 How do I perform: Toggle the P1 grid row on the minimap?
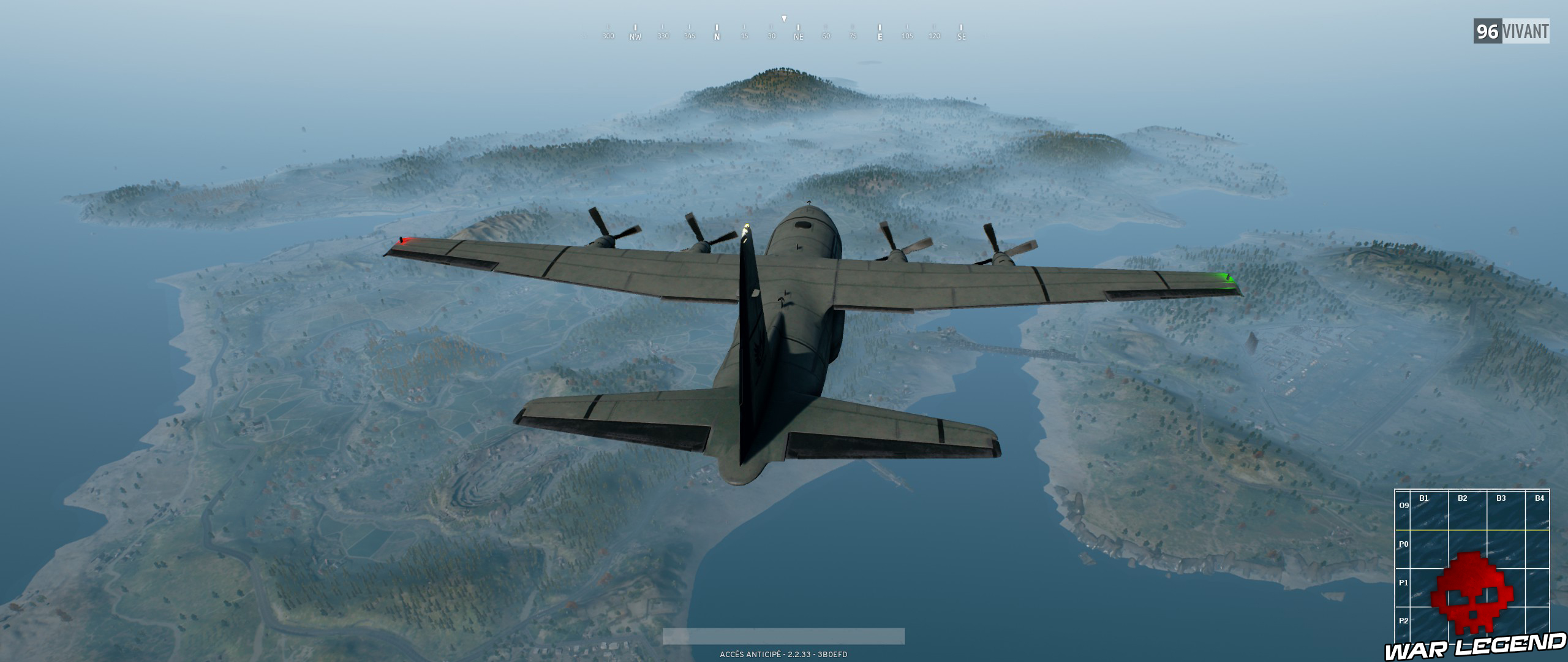point(1404,584)
